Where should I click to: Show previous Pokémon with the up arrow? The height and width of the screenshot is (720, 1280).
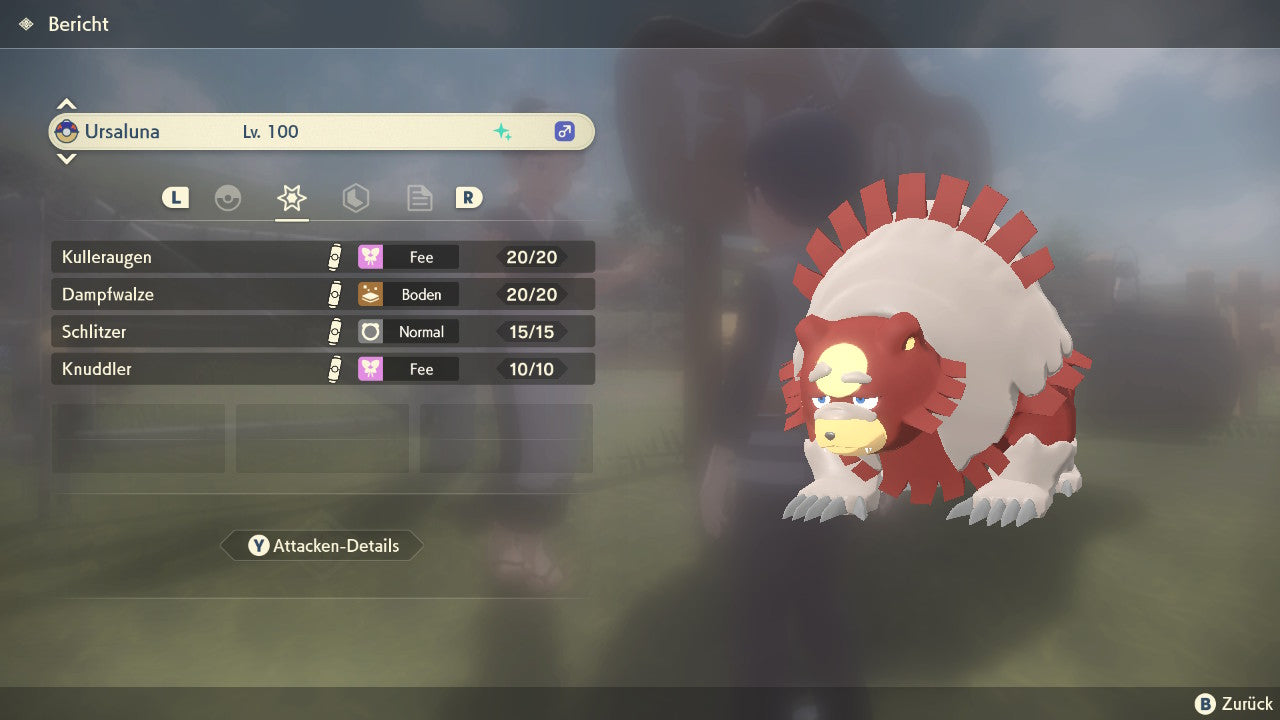[66, 104]
